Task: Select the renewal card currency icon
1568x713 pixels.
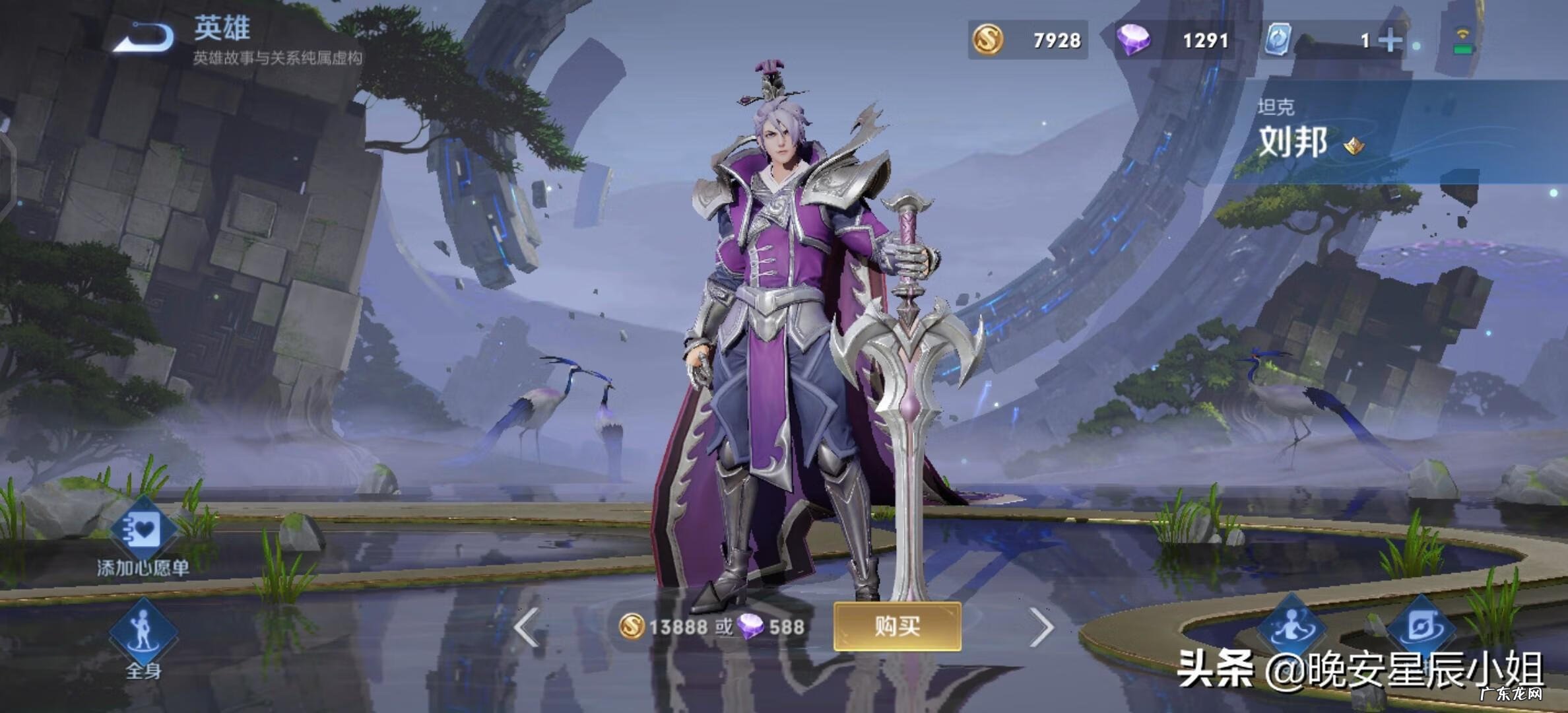Action: [1279, 41]
